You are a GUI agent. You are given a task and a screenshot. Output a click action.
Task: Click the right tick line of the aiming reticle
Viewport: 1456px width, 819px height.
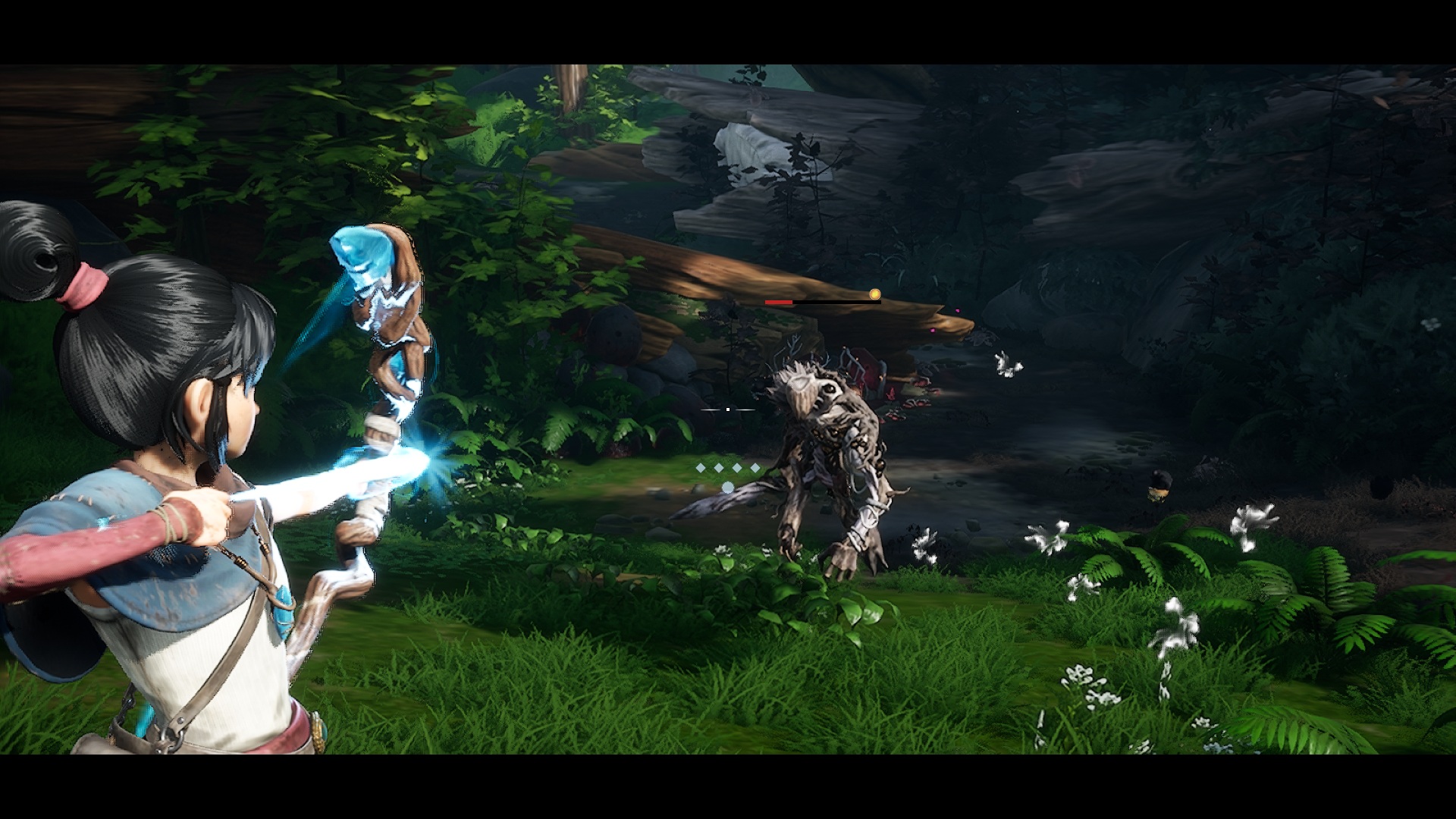tap(745, 409)
